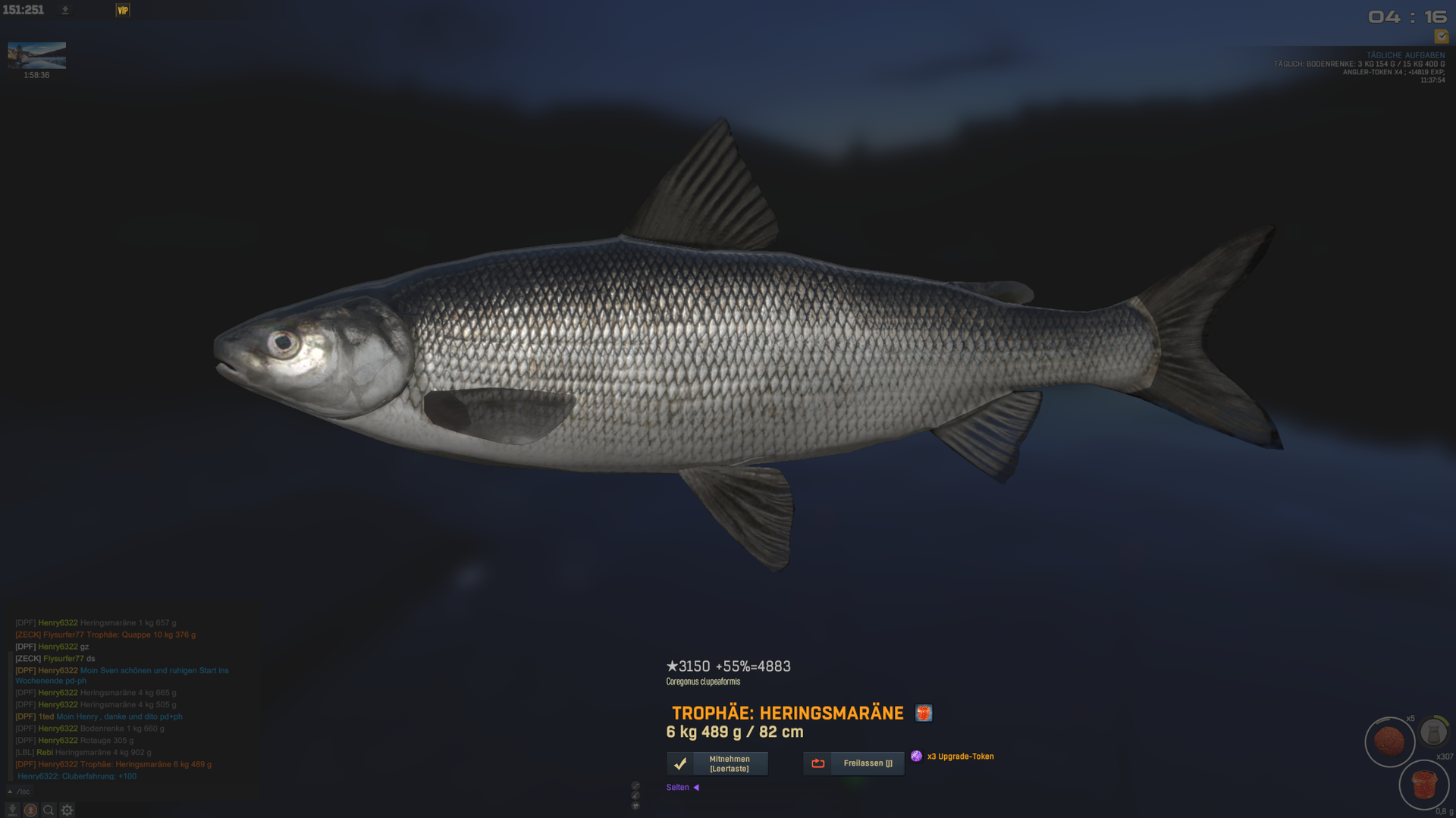Screen dimensions: 1456x818
Task: Click the chat download arrow icon
Action: tap(12, 810)
